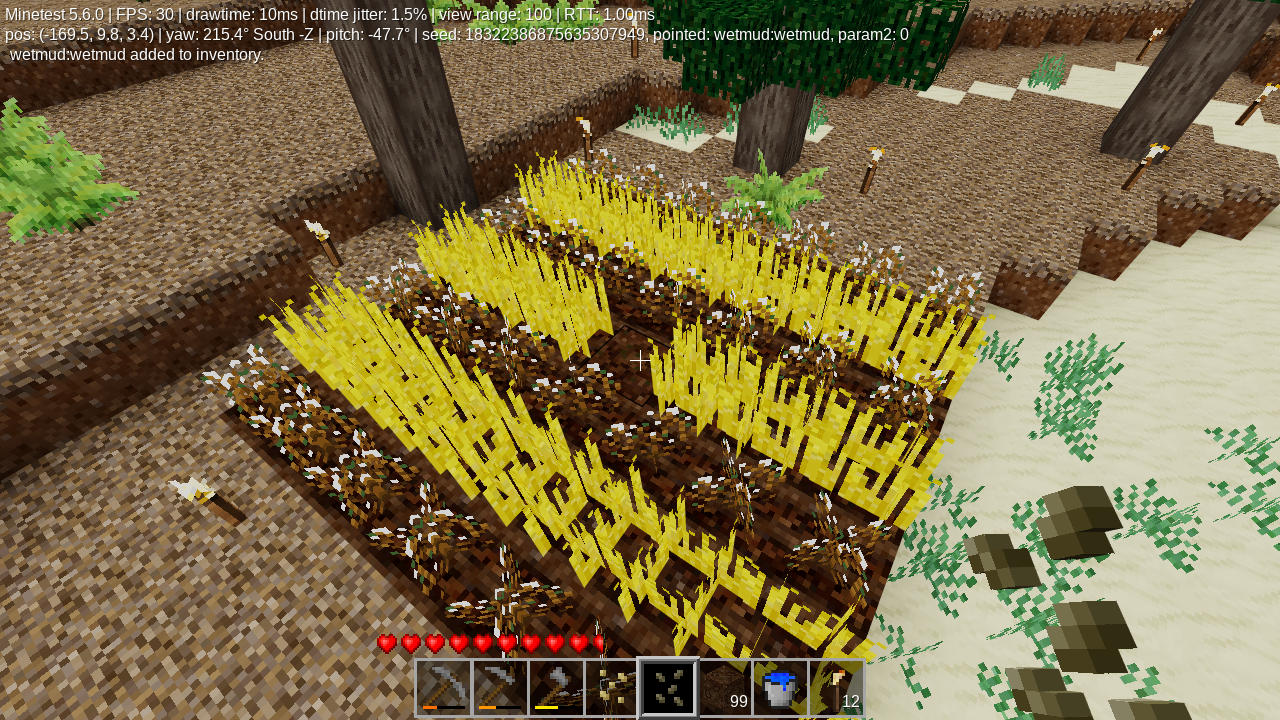Select the stone axe hotbar slot
The width and height of the screenshot is (1280, 720).
[x=556, y=687]
